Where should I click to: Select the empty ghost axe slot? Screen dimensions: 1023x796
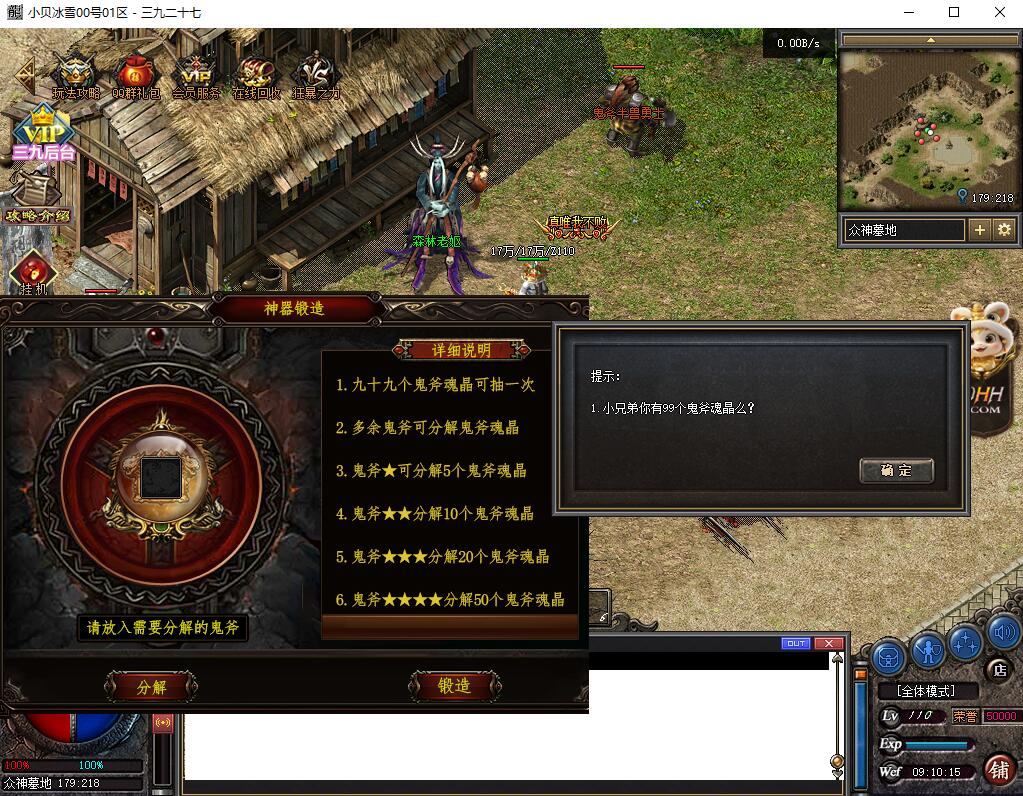(x=160, y=477)
